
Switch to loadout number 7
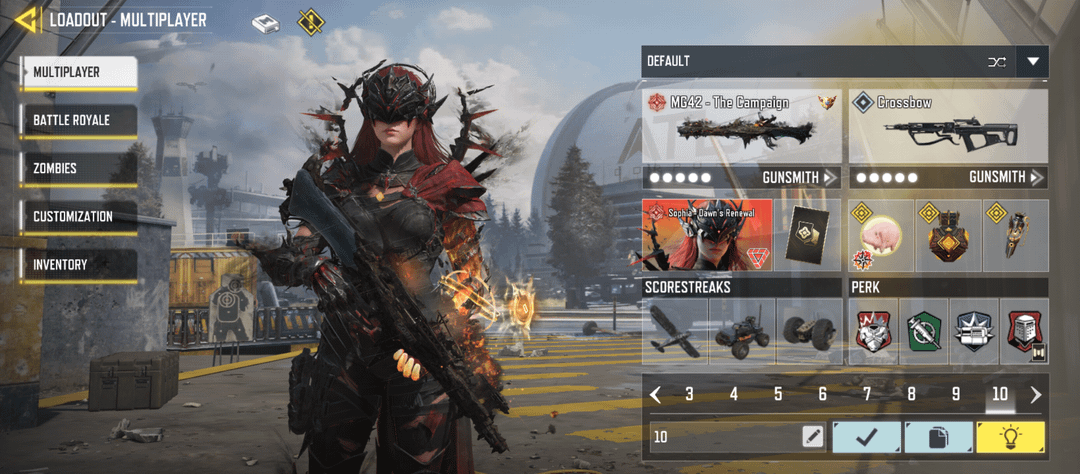coord(867,394)
